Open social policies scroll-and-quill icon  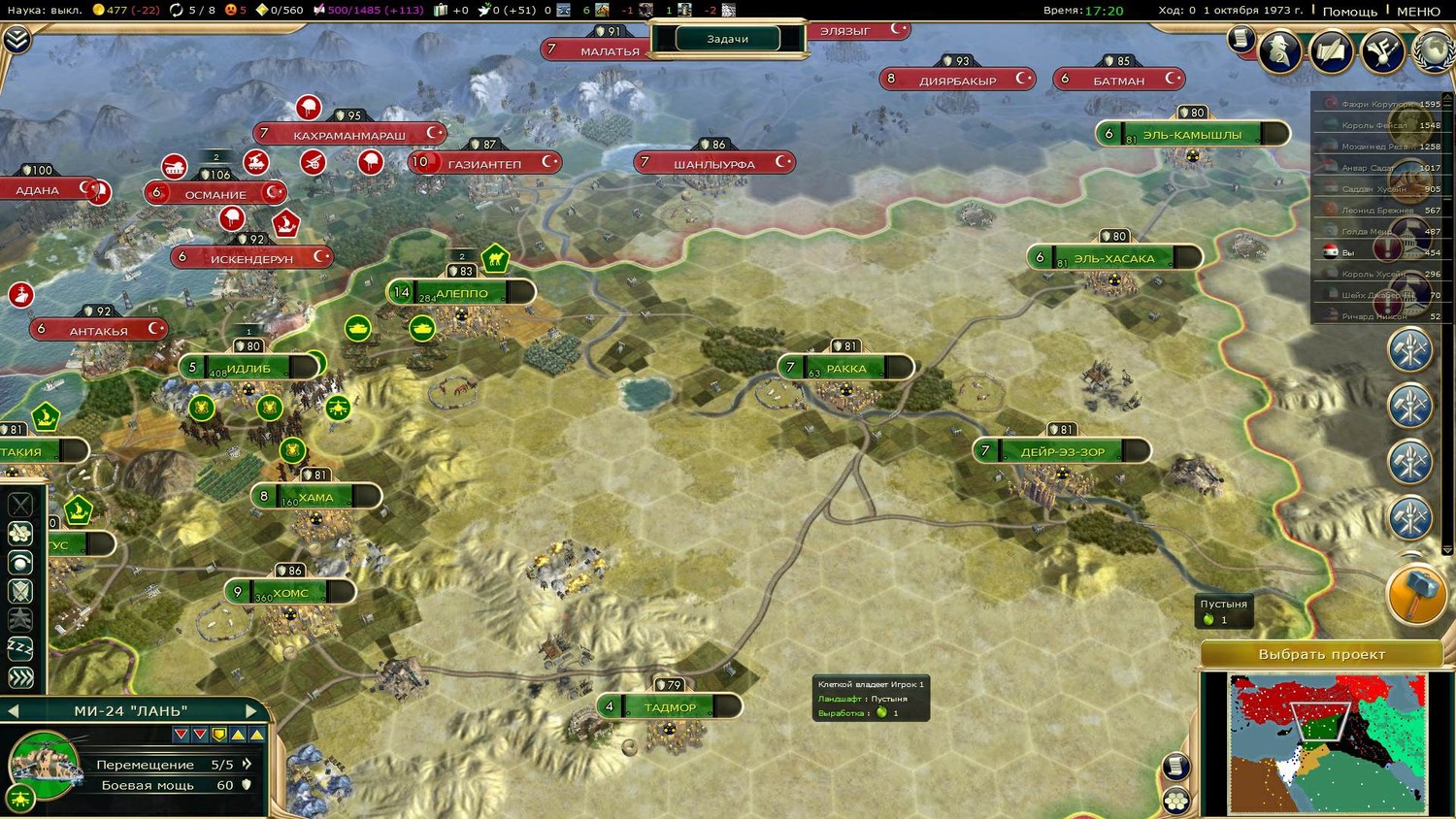pyautogui.click(x=1331, y=50)
